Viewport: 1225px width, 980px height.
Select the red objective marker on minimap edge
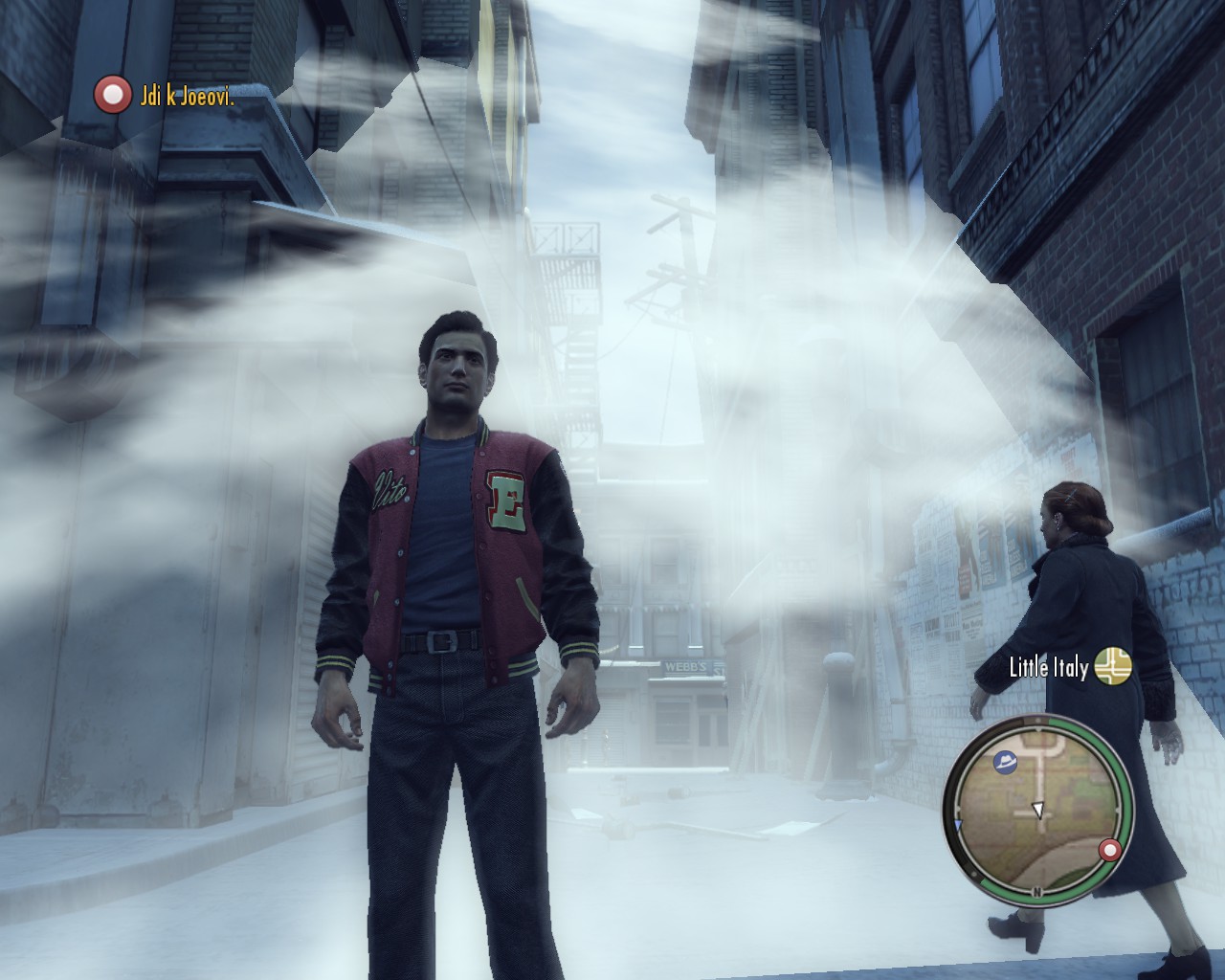(1110, 850)
